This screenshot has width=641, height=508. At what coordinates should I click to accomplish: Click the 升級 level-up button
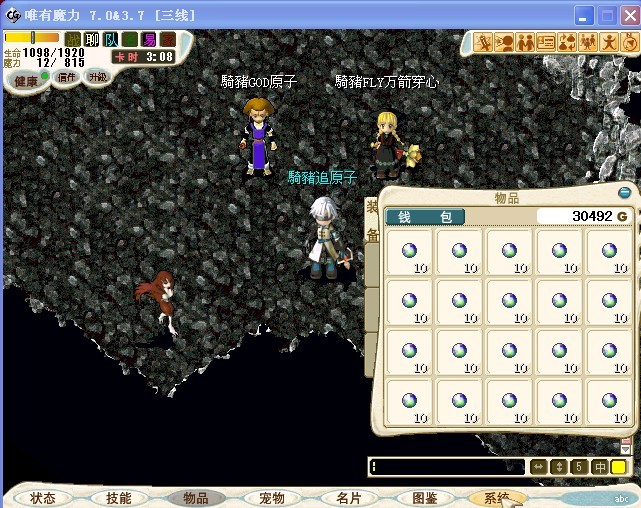pyautogui.click(x=97, y=77)
